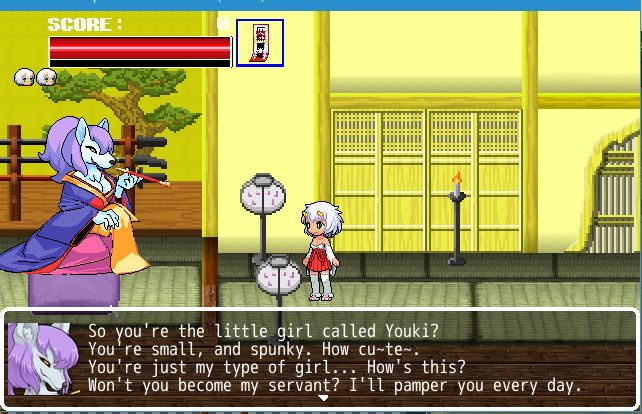Image resolution: width=642 pixels, height=414 pixels.
Task: Click the dialogue continue arrow
Action: (x=322, y=398)
